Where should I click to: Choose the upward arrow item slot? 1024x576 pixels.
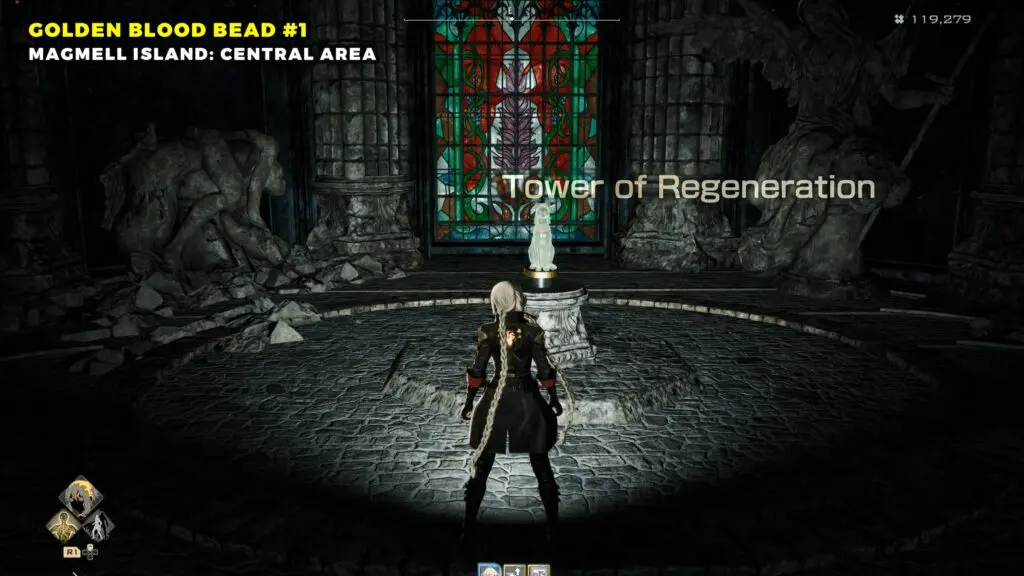(516, 571)
